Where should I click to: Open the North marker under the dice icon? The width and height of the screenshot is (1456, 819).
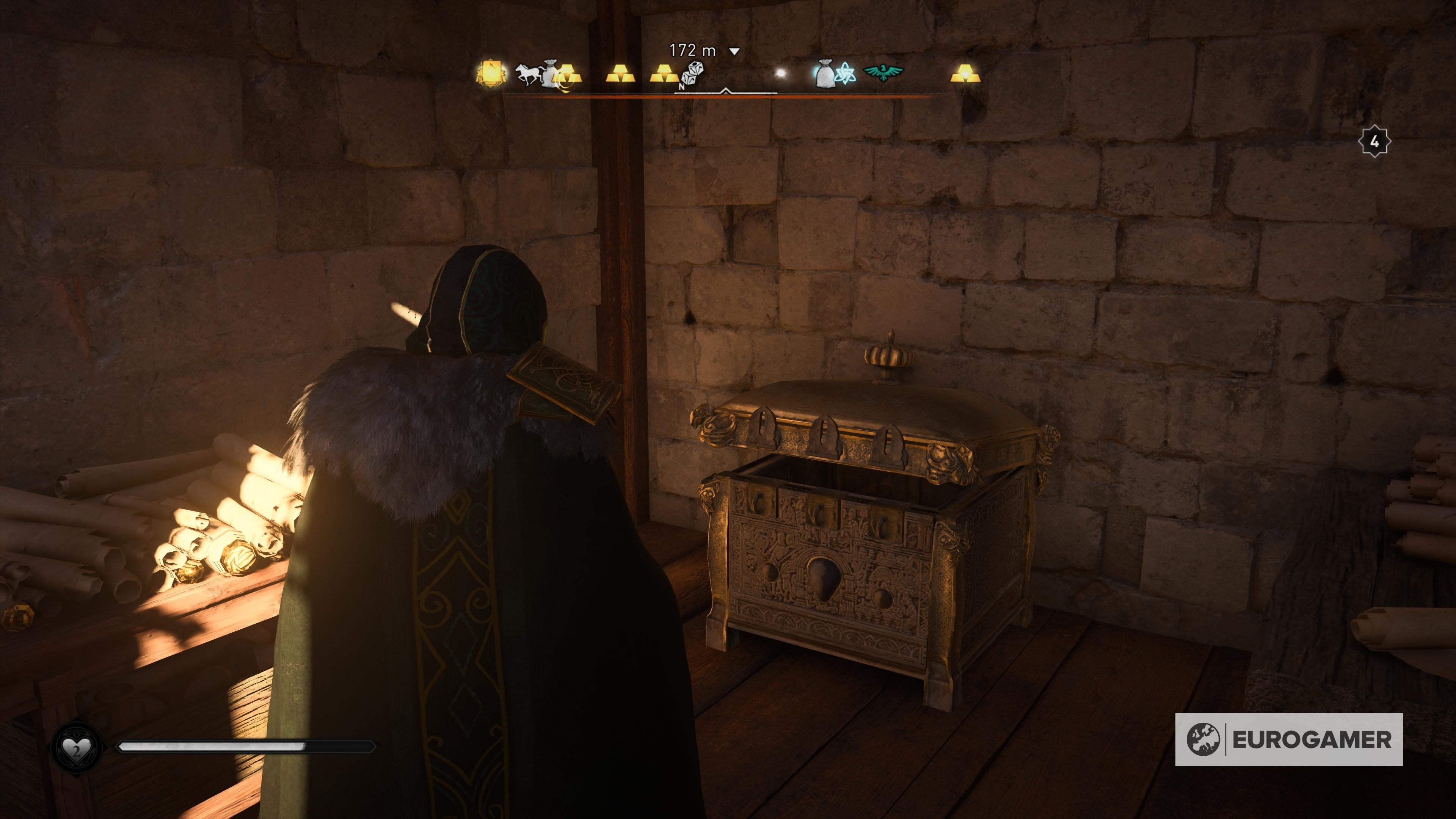click(682, 86)
